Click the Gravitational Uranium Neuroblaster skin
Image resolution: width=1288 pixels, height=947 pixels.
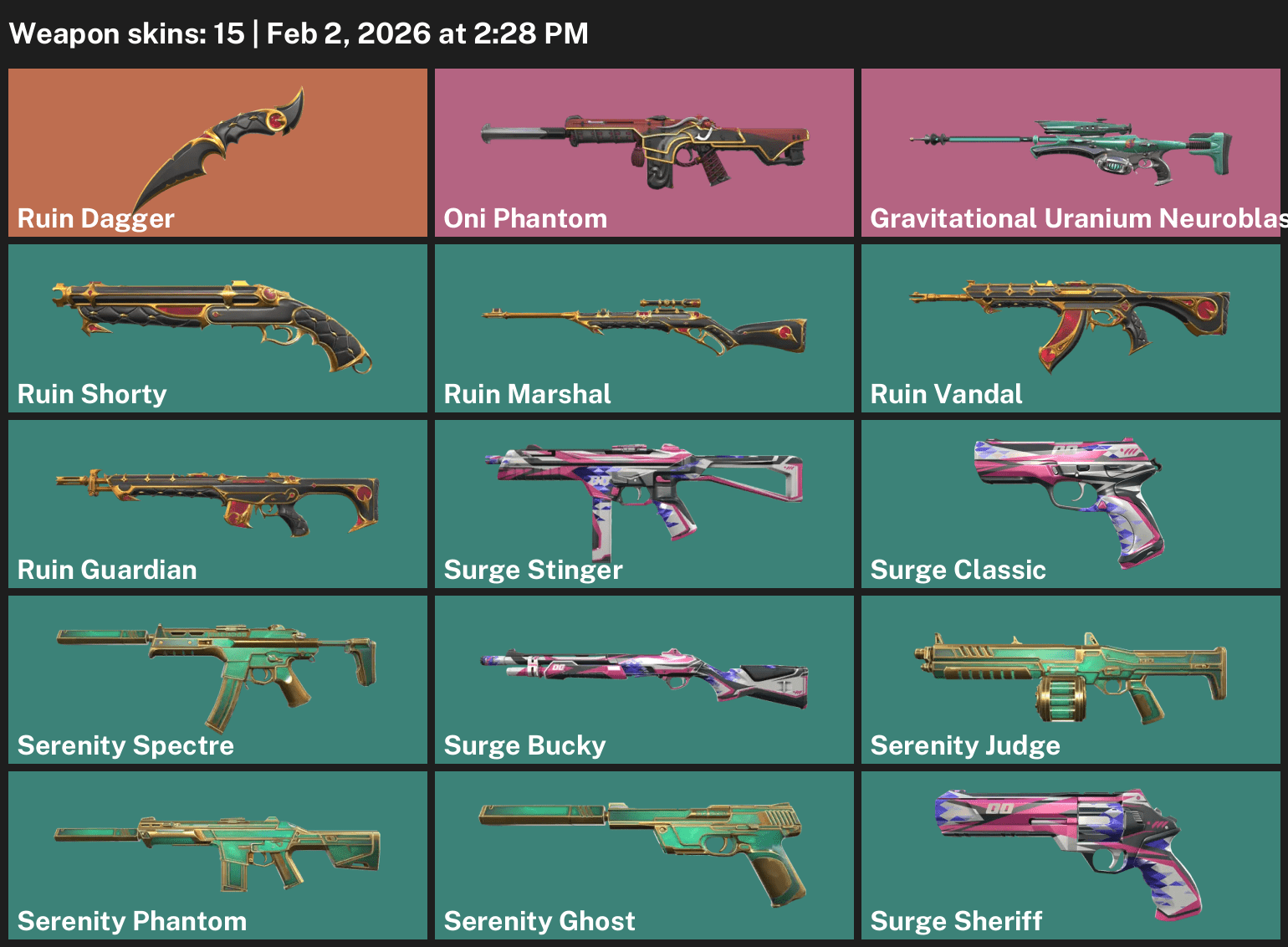point(1071,151)
